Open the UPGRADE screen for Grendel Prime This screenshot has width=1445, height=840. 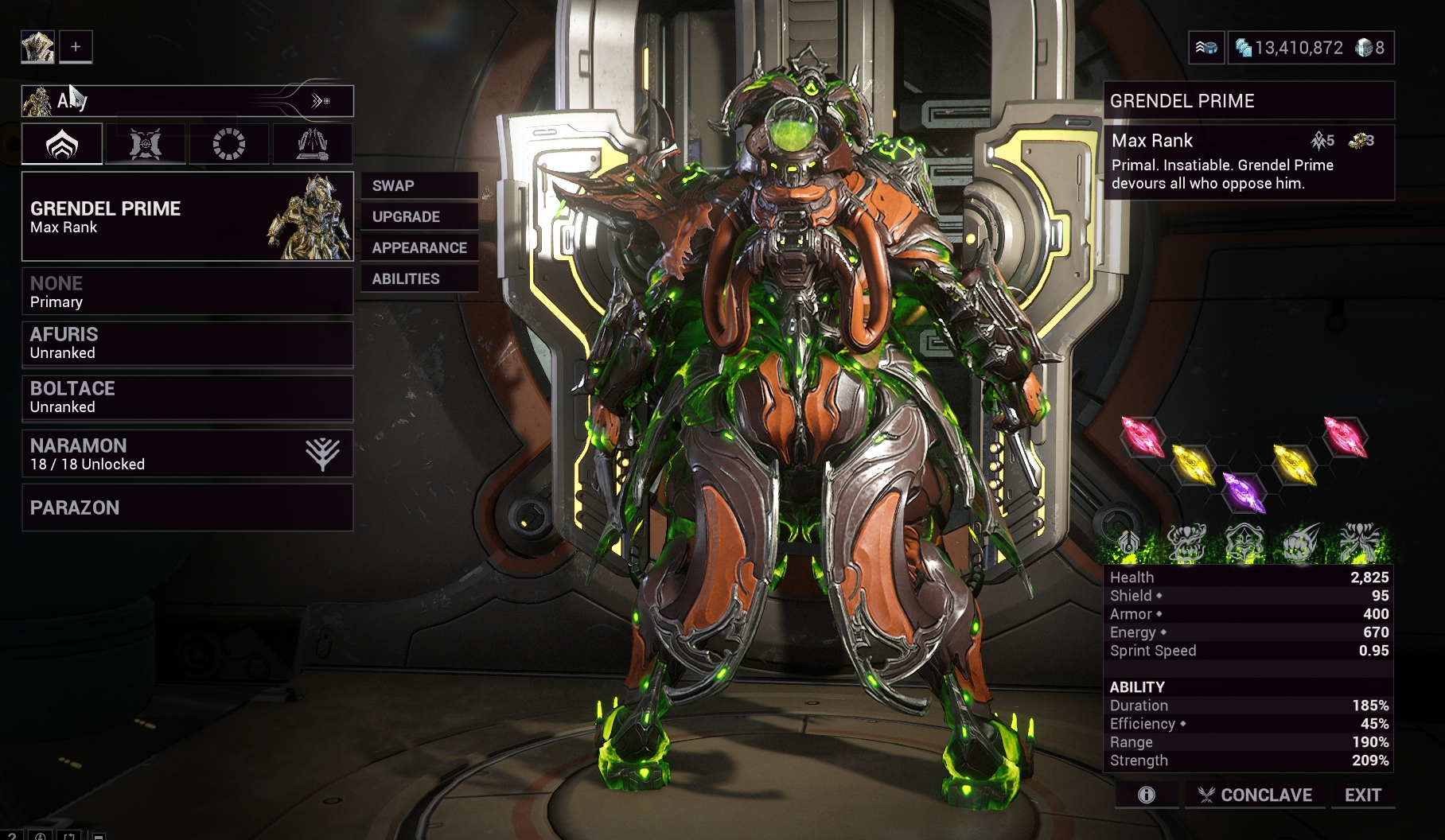(x=419, y=216)
